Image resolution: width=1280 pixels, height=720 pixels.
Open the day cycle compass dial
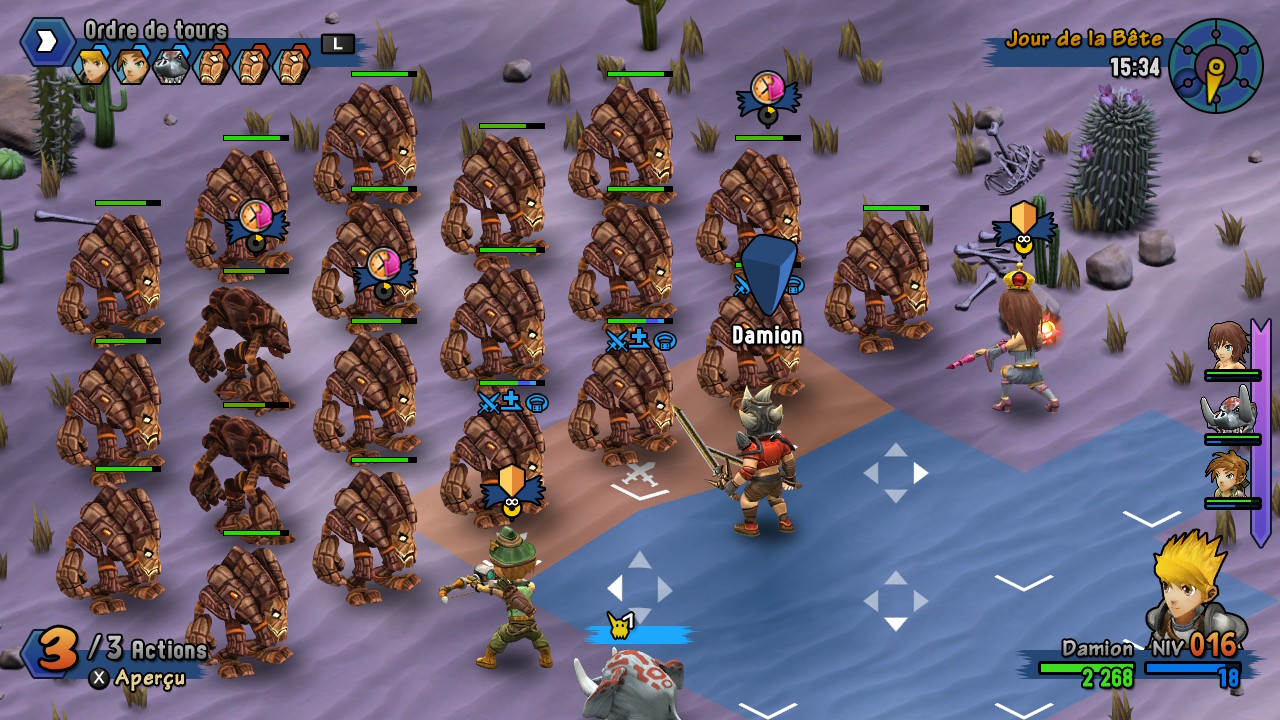point(1215,66)
